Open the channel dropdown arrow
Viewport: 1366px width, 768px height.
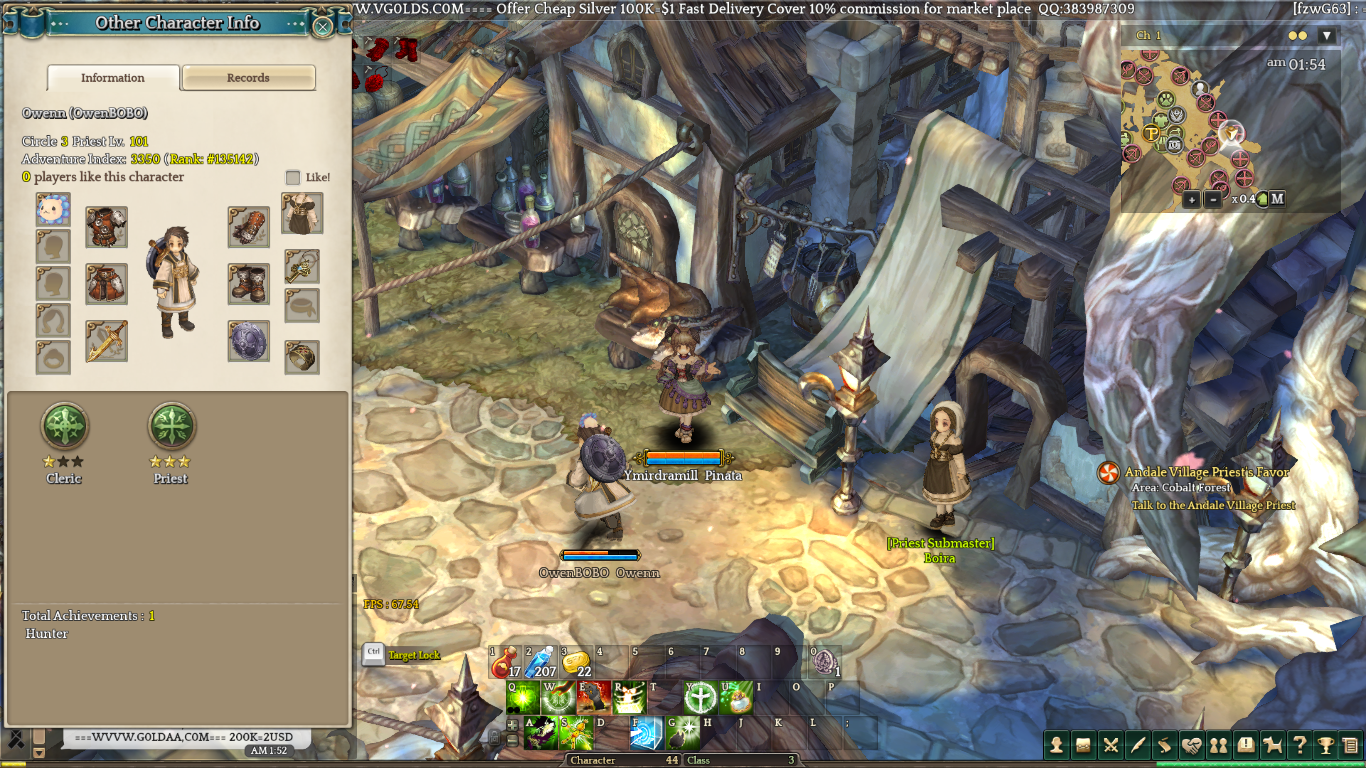pos(1327,36)
